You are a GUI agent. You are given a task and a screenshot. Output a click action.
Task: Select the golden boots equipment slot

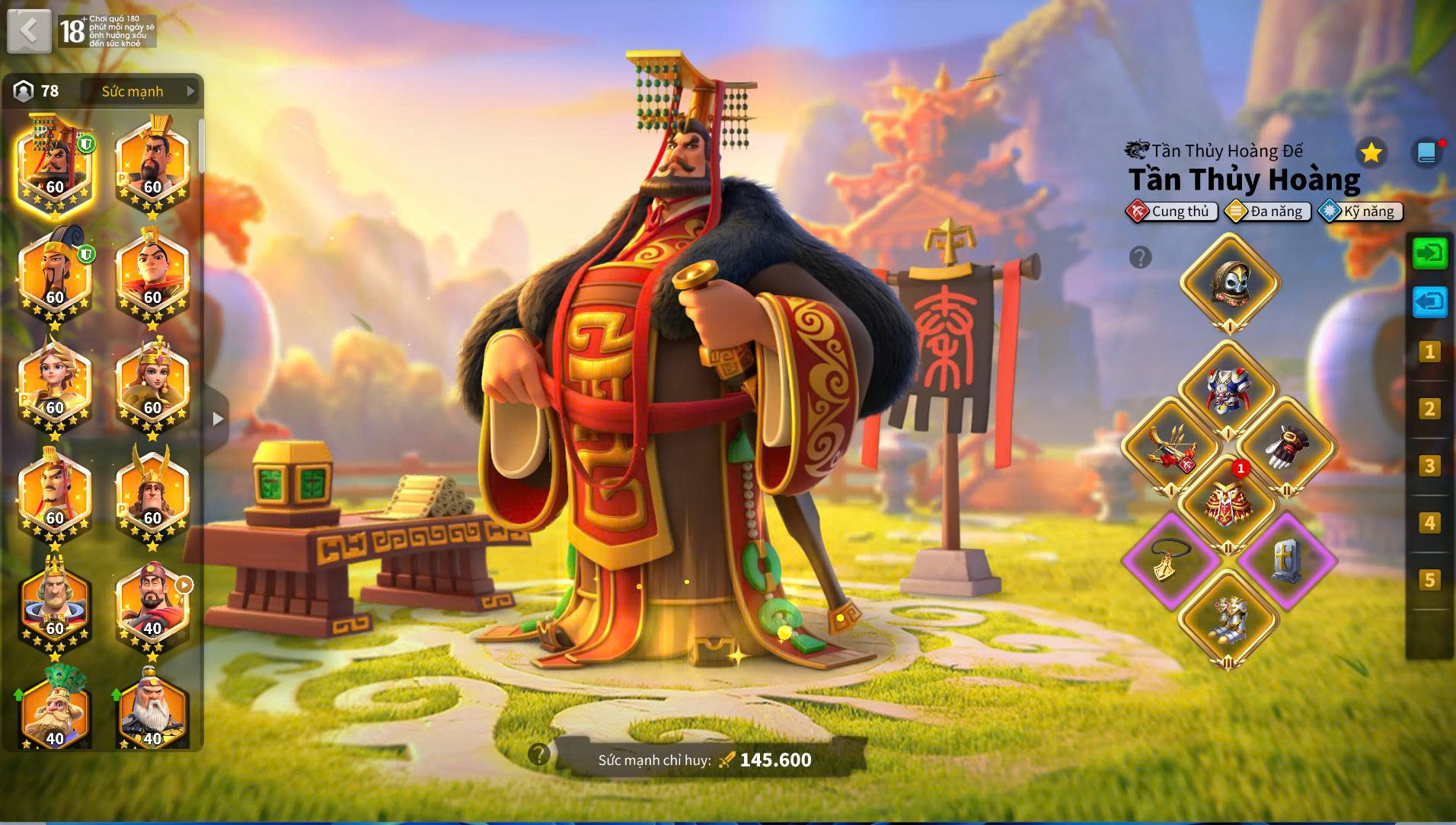(x=1228, y=618)
